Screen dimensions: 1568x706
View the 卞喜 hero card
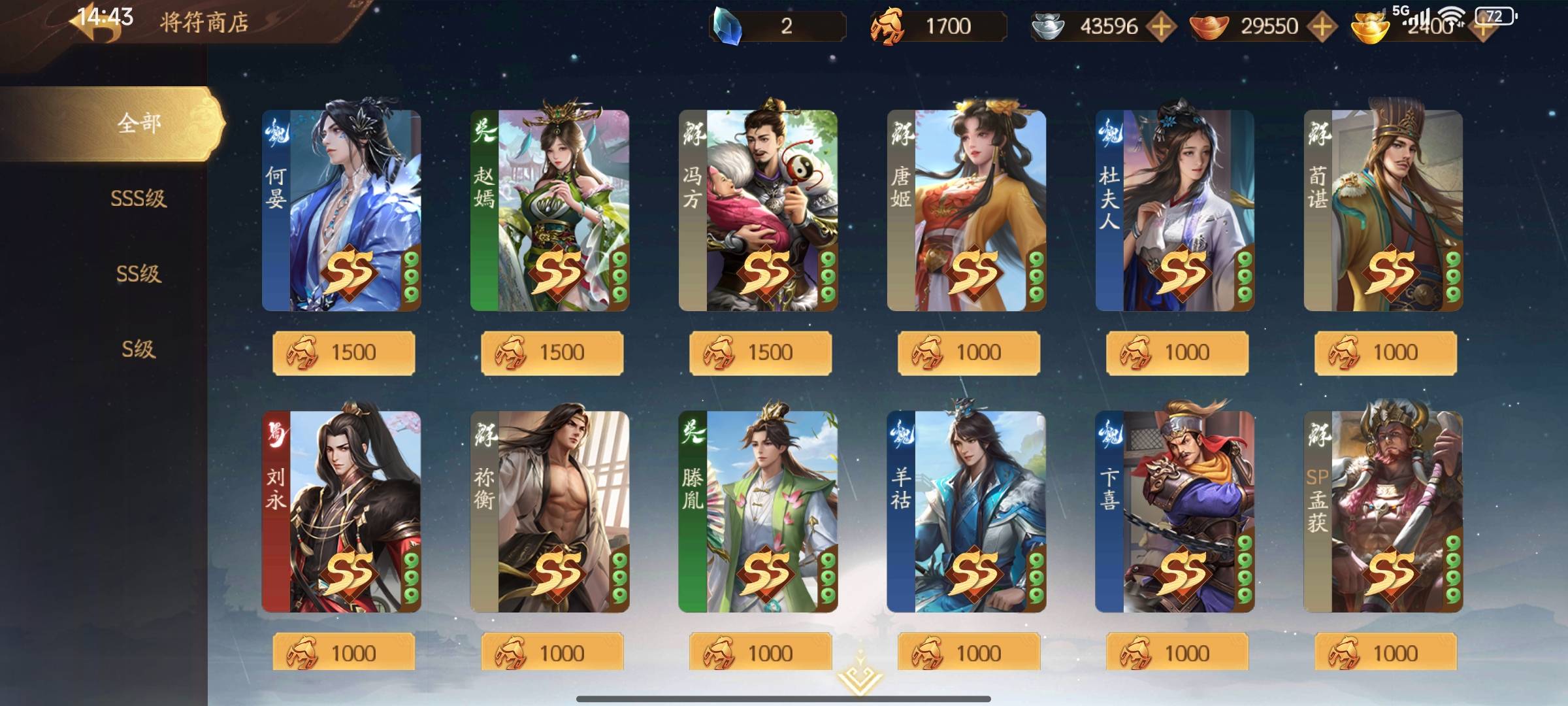pyautogui.click(x=1175, y=511)
